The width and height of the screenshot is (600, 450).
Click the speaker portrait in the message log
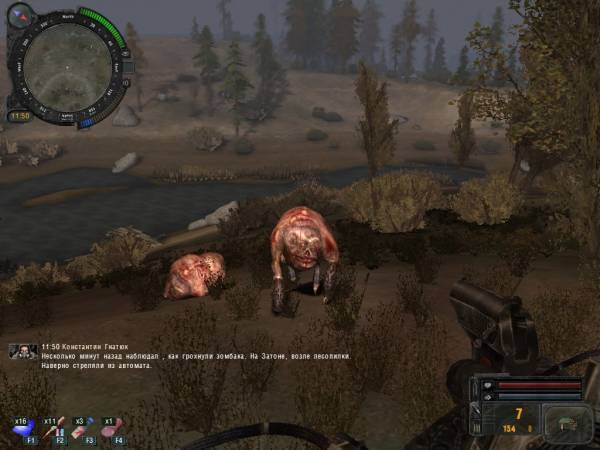point(18,351)
